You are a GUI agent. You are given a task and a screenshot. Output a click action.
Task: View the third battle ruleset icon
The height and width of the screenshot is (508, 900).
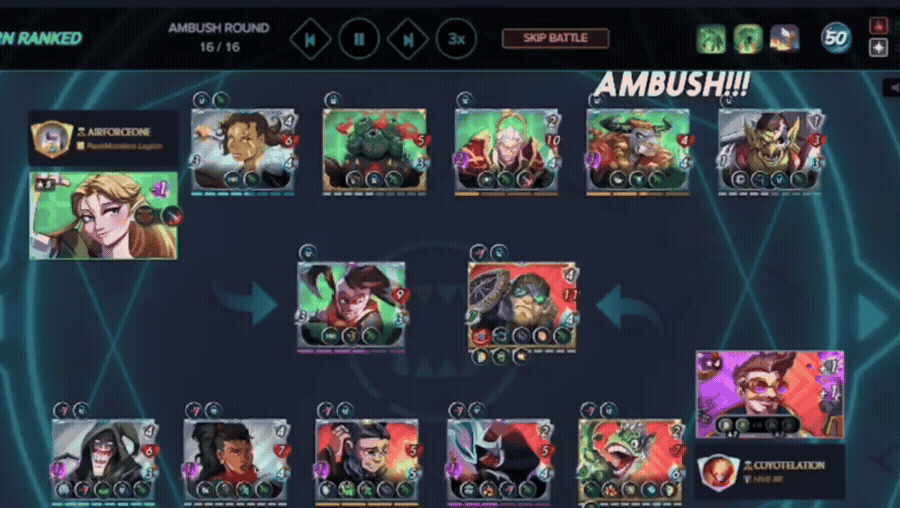784,39
